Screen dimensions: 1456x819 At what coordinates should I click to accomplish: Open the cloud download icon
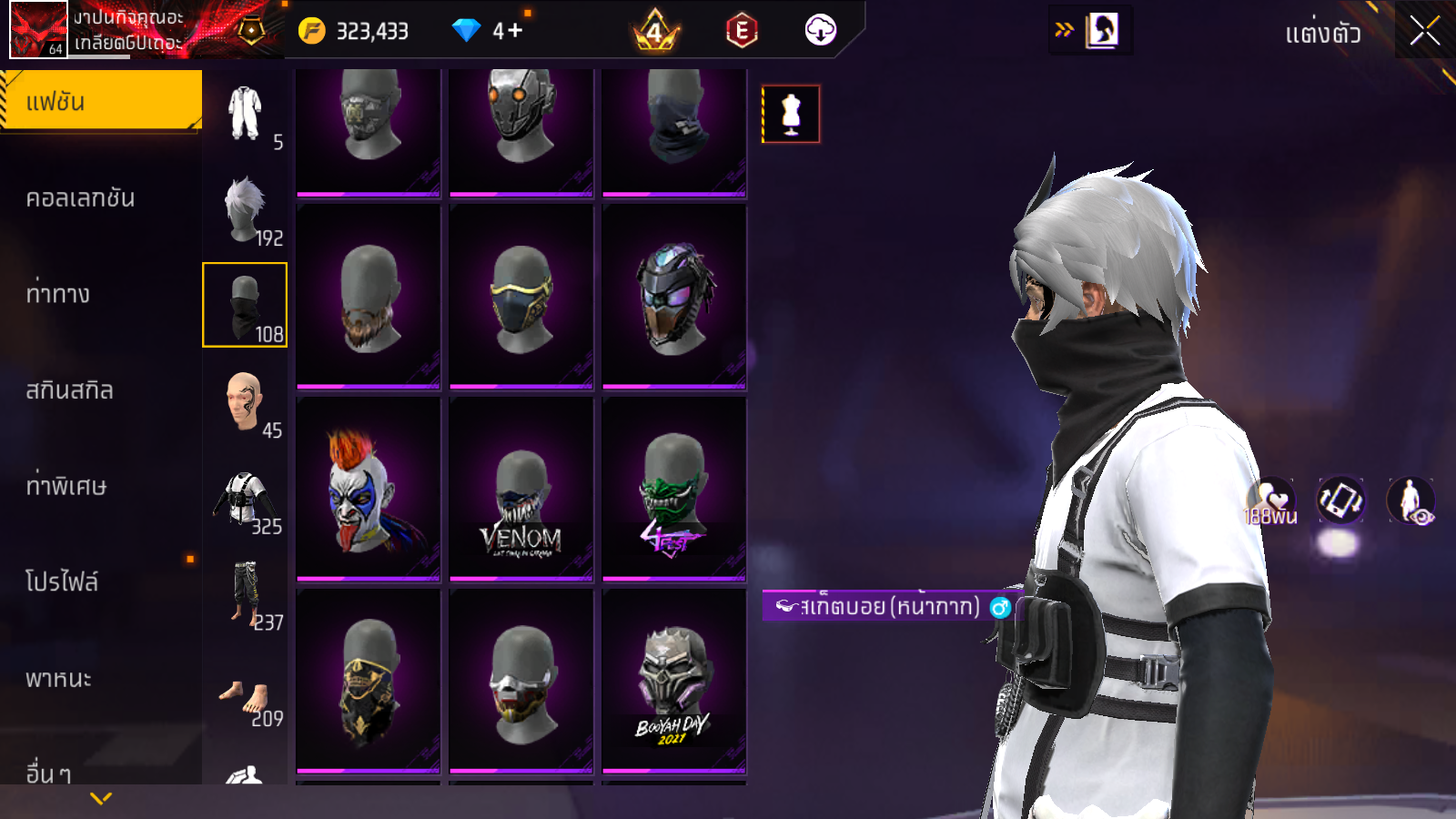(820, 31)
